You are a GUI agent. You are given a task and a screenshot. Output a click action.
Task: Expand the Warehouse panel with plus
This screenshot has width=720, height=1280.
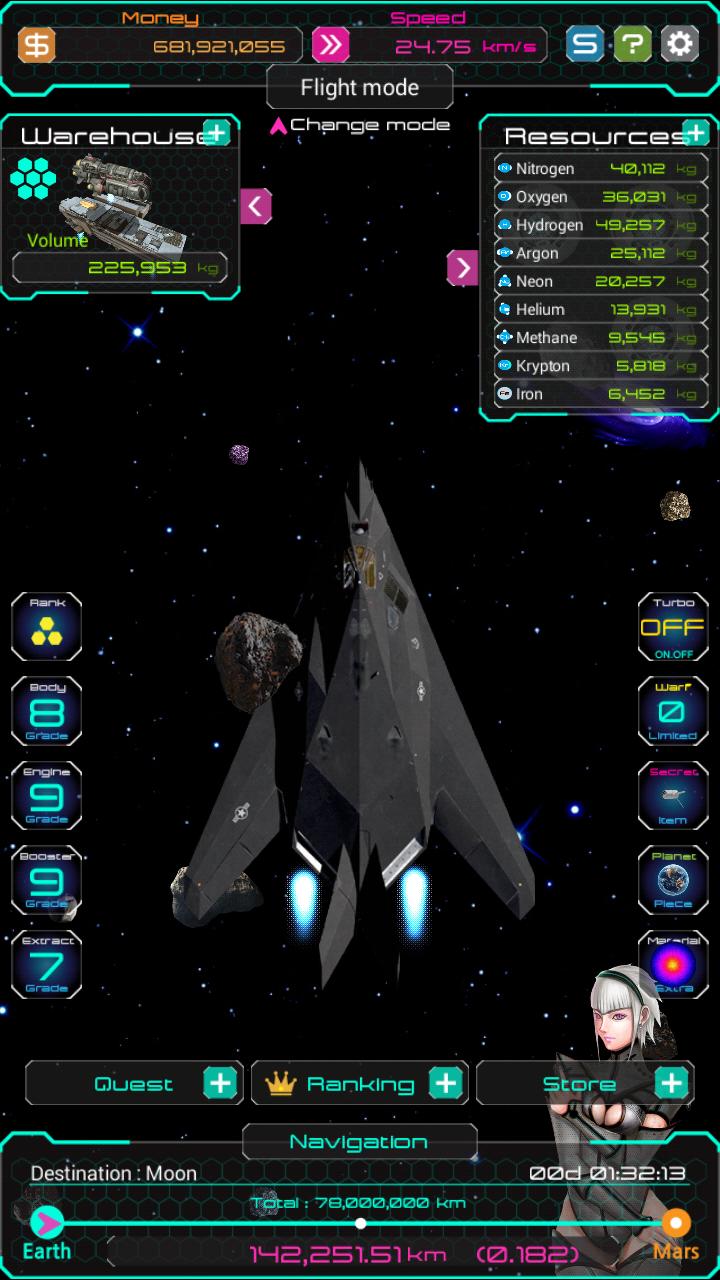pos(216,132)
